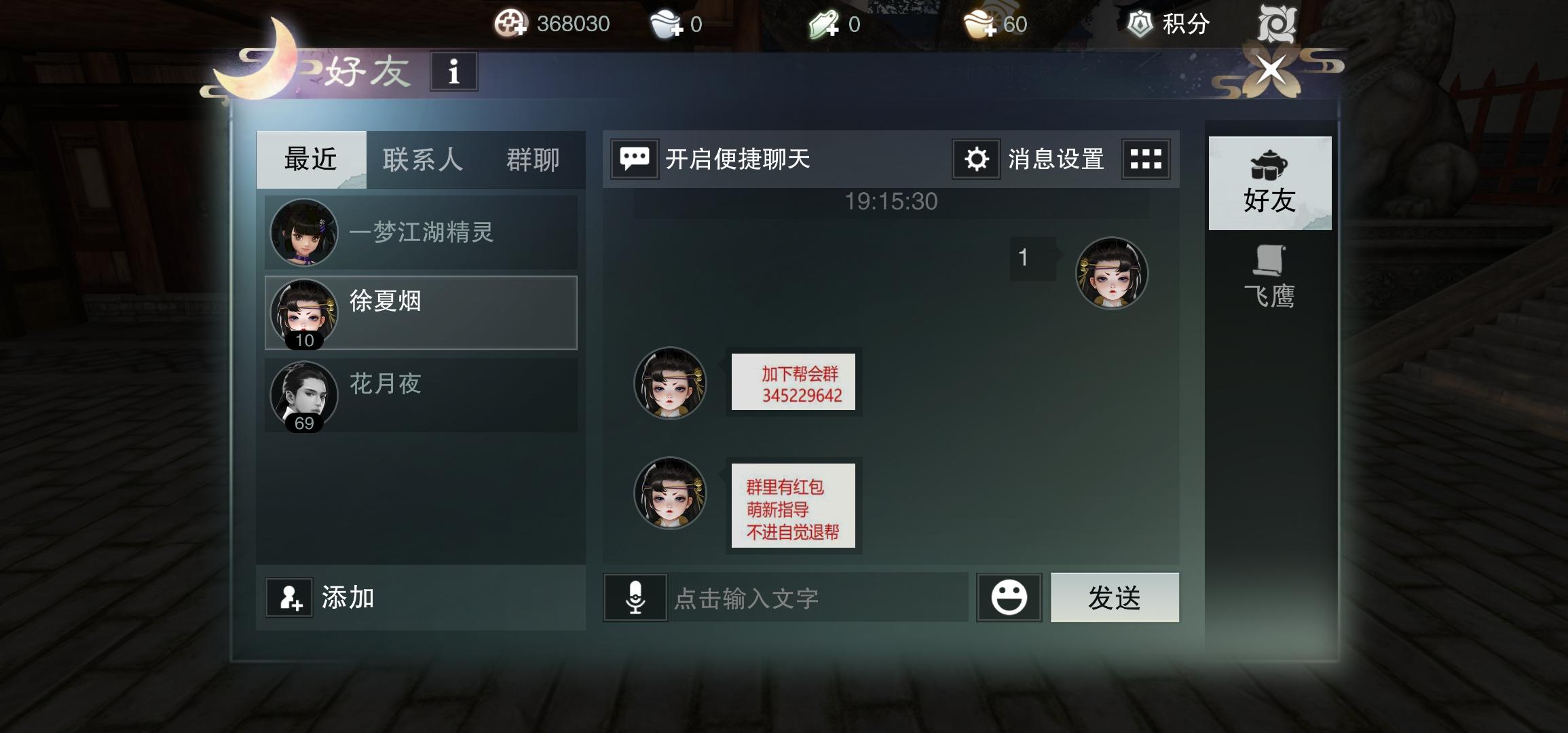This screenshot has height=733, width=1568.
Task: Open the emoji smiley picker
Action: (1009, 597)
